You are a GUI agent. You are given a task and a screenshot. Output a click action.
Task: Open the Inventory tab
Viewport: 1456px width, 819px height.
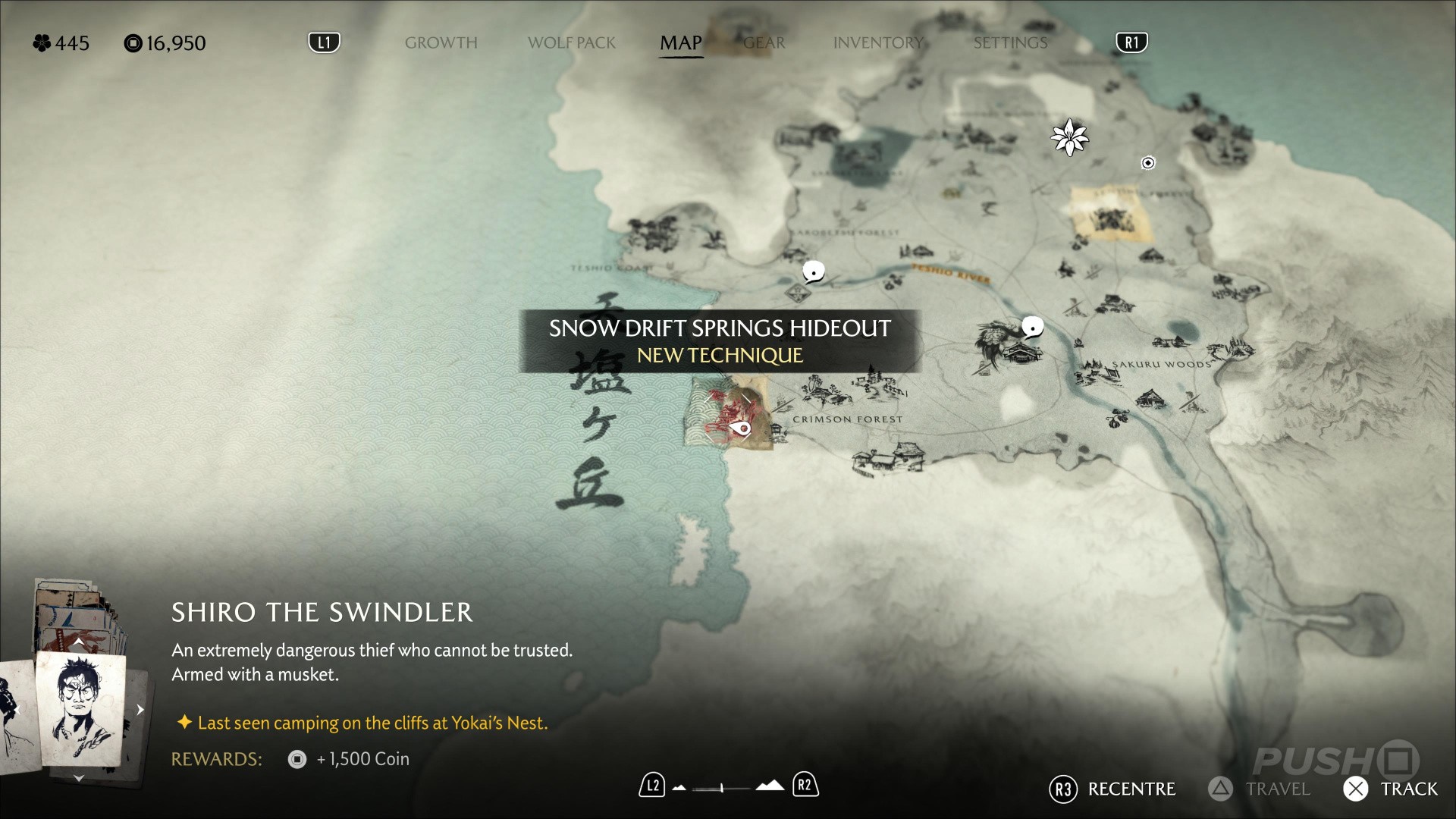tap(878, 43)
